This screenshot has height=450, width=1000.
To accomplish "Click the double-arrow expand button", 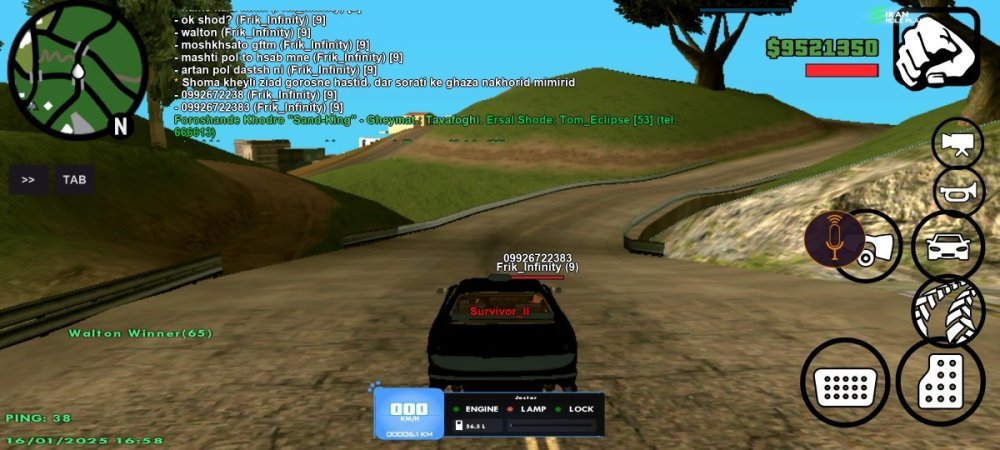I will coord(28,180).
